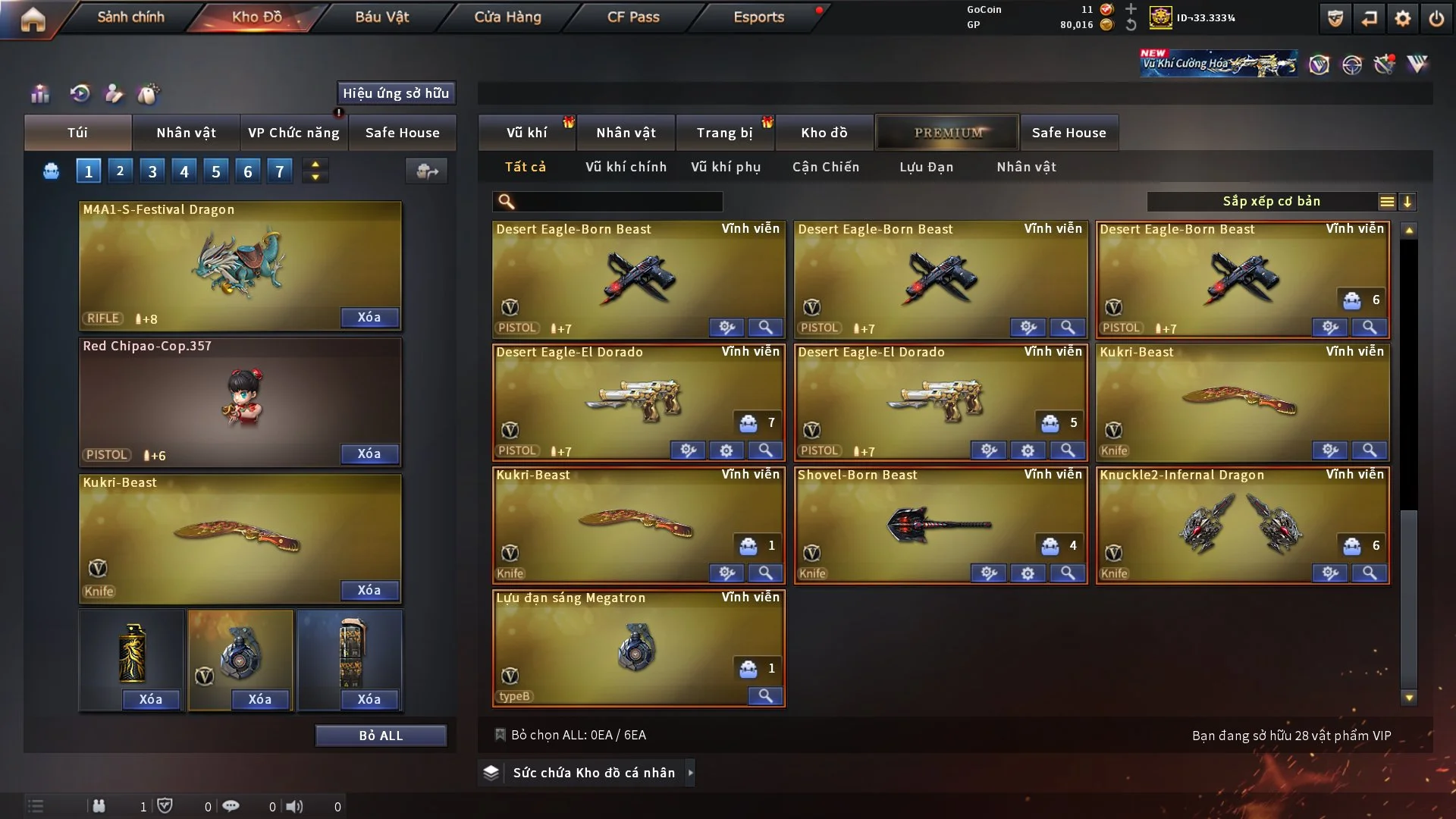Switch to the Nhân vật bag tab
1456x819 pixels.
click(186, 133)
